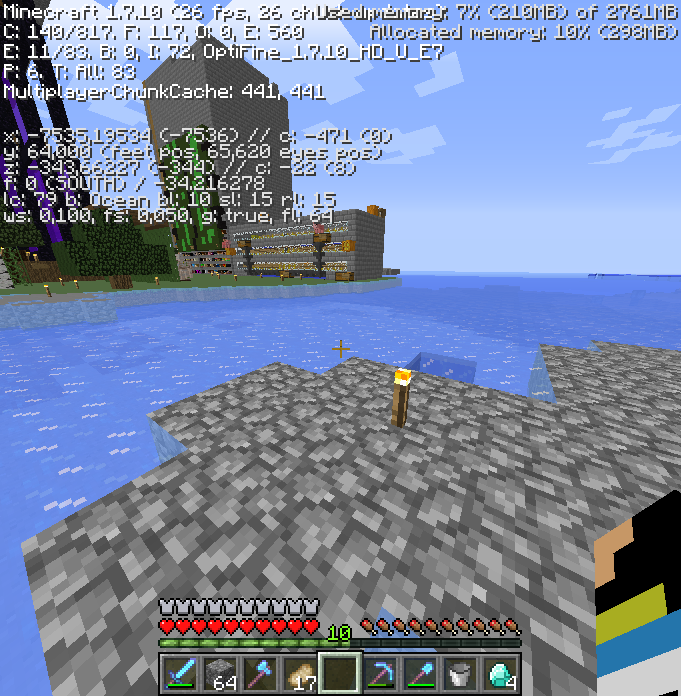
Task: Select the cobblestone stack of 64
Action: [x=221, y=672]
